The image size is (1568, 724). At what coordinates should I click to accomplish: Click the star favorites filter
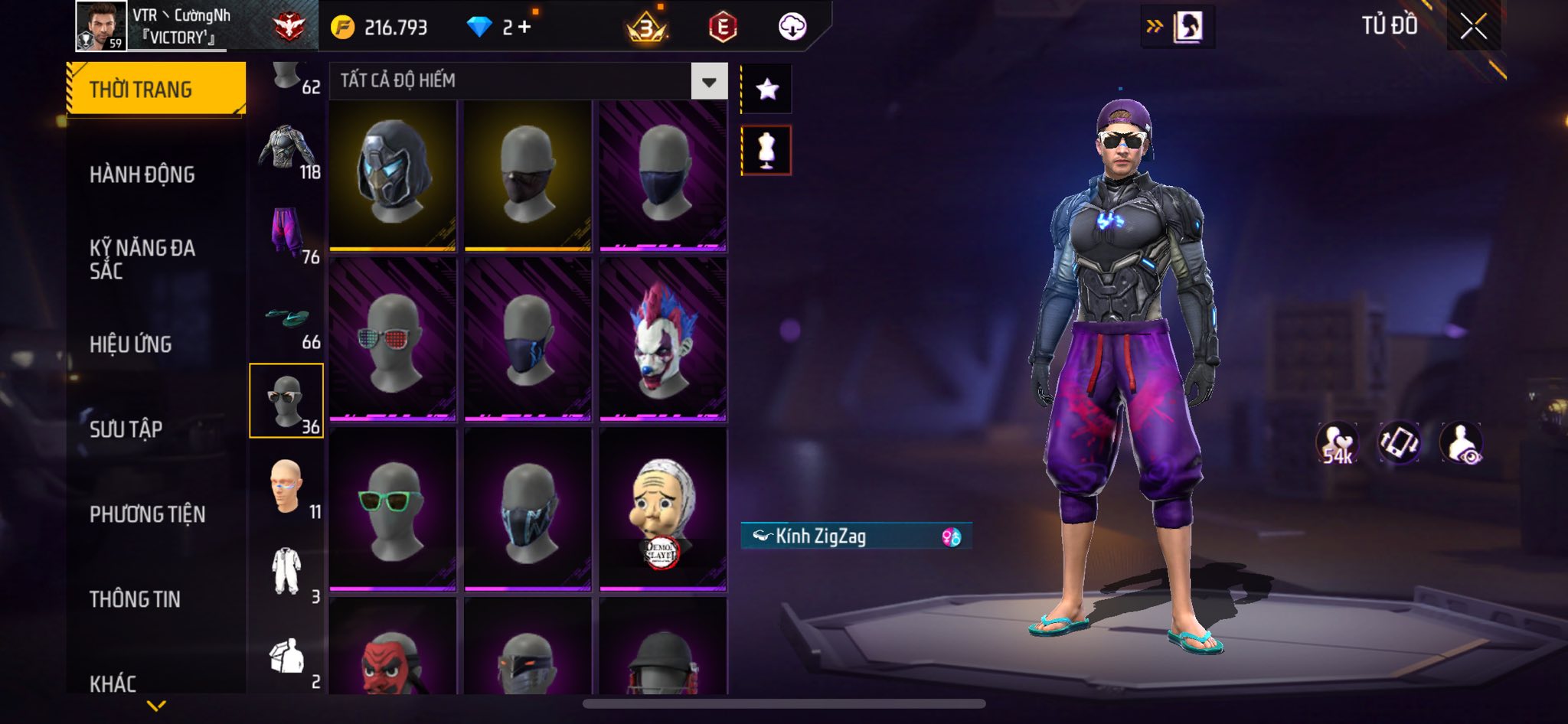coord(766,90)
